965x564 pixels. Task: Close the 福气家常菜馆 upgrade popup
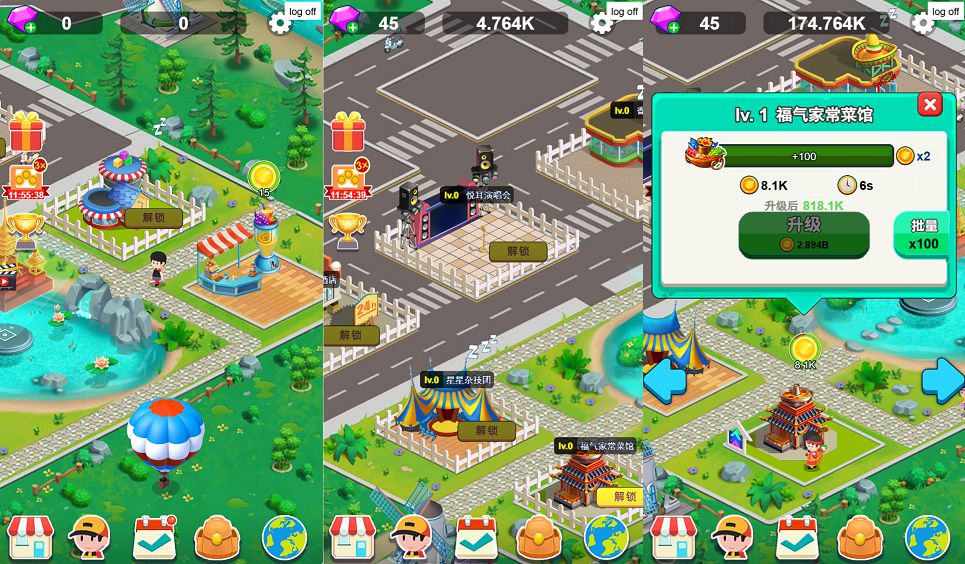tap(930, 104)
